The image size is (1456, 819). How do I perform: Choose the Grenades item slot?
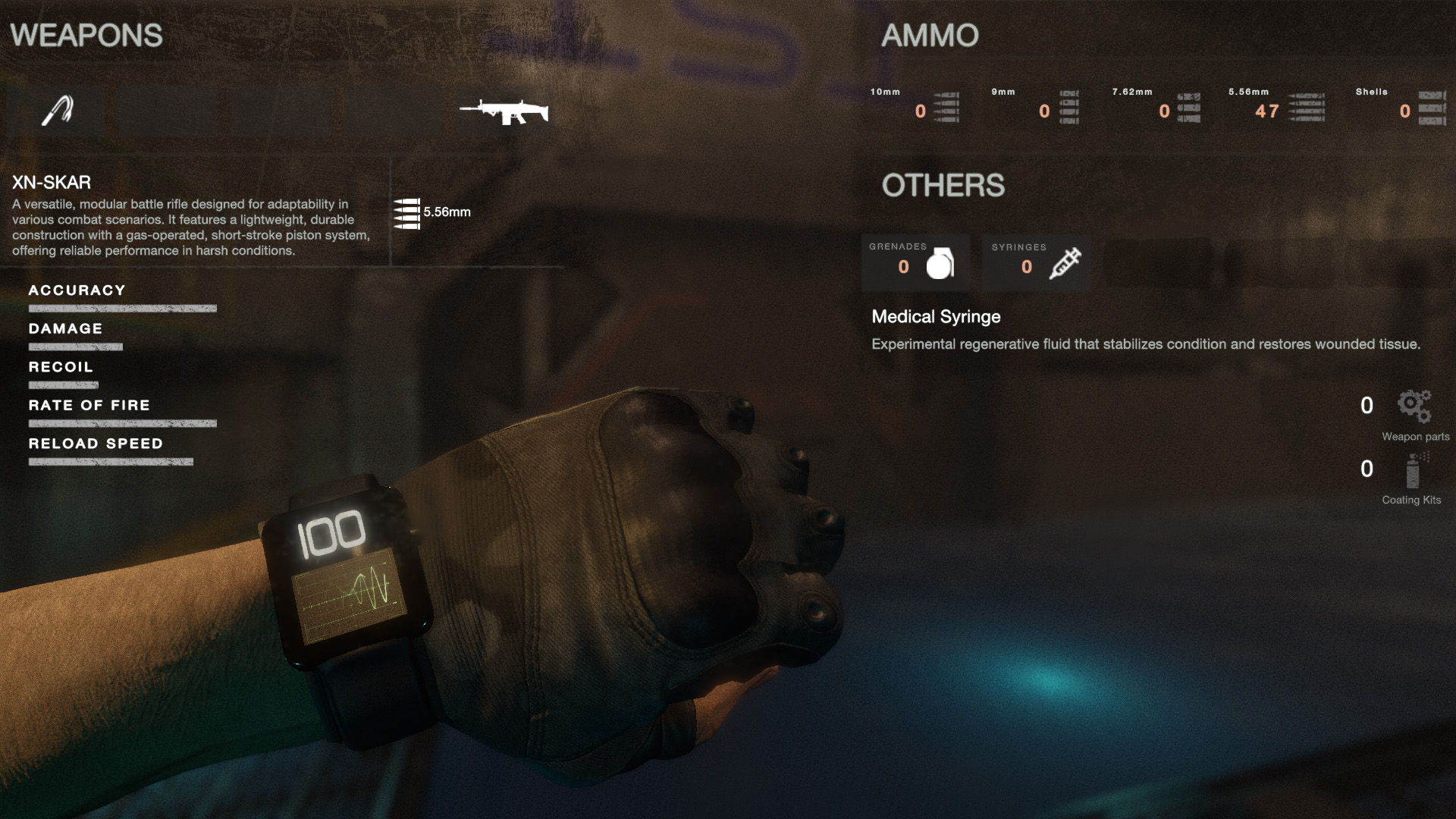915,263
